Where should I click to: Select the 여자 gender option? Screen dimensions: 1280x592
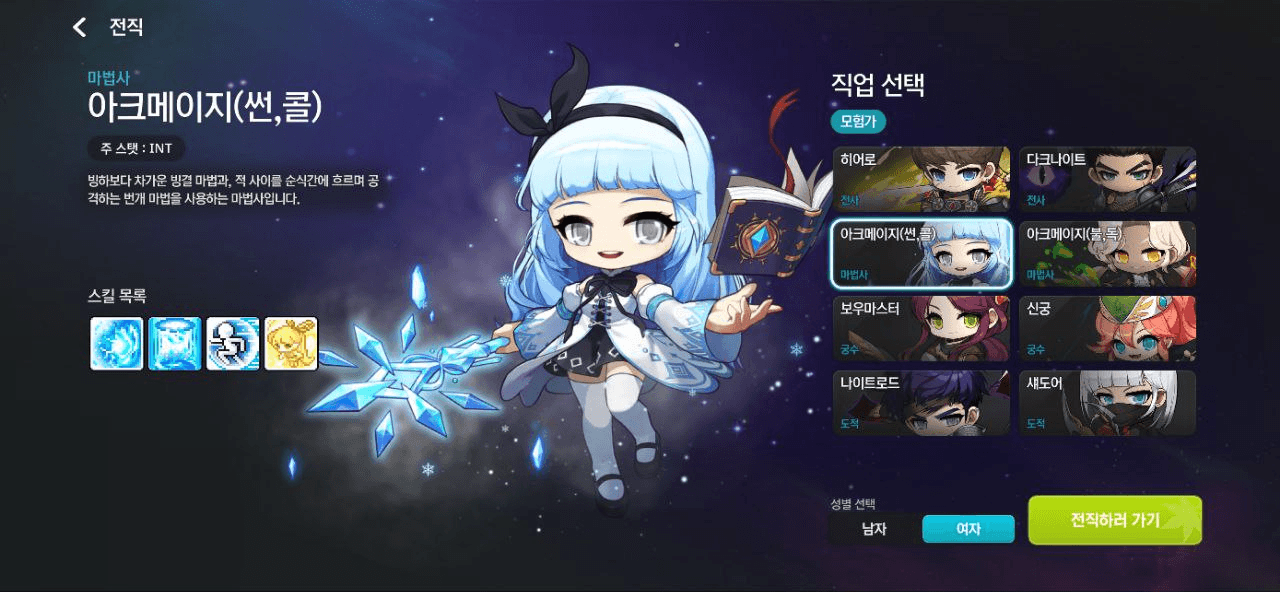[968, 529]
